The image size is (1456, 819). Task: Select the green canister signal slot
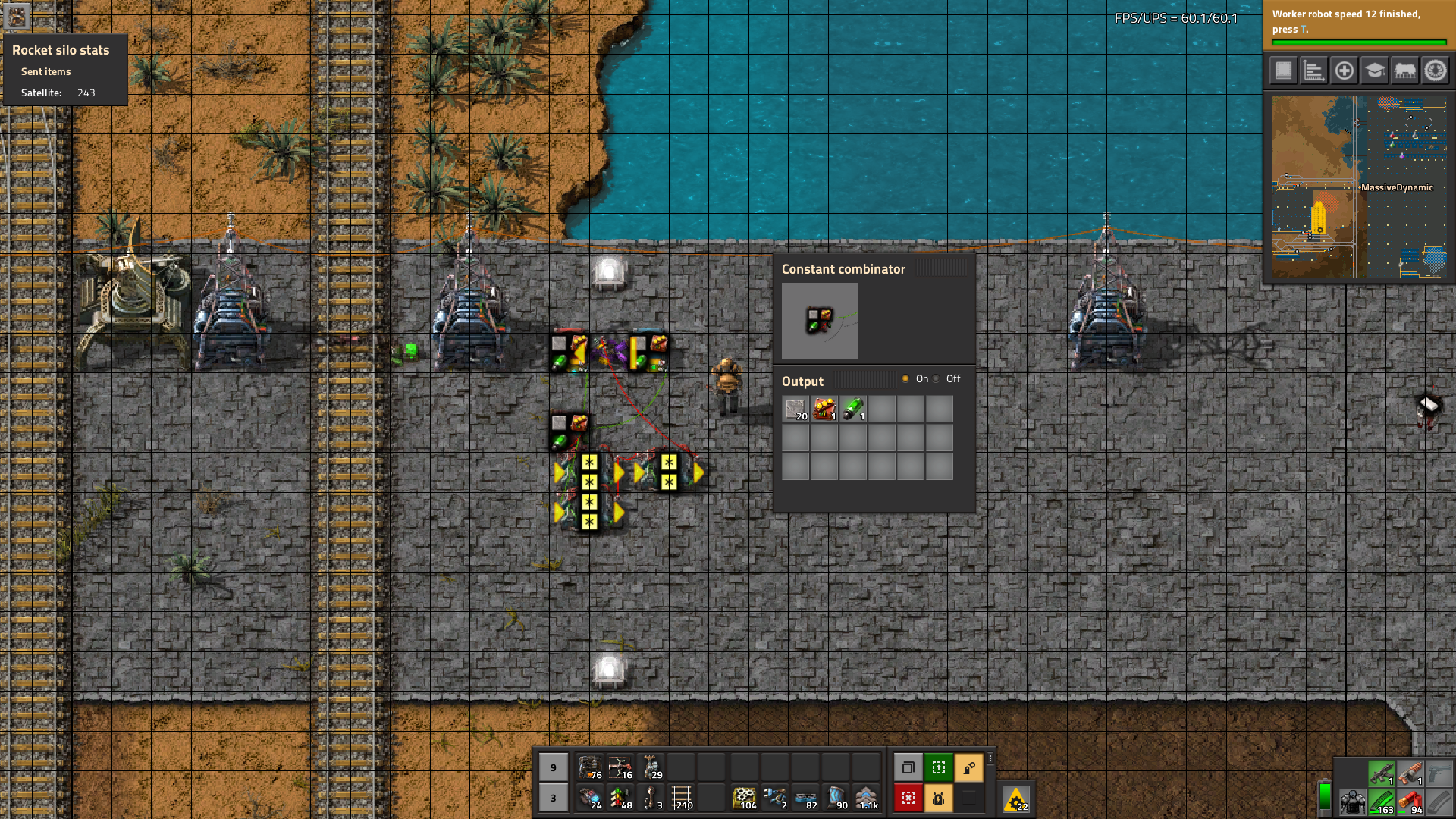pos(853,409)
